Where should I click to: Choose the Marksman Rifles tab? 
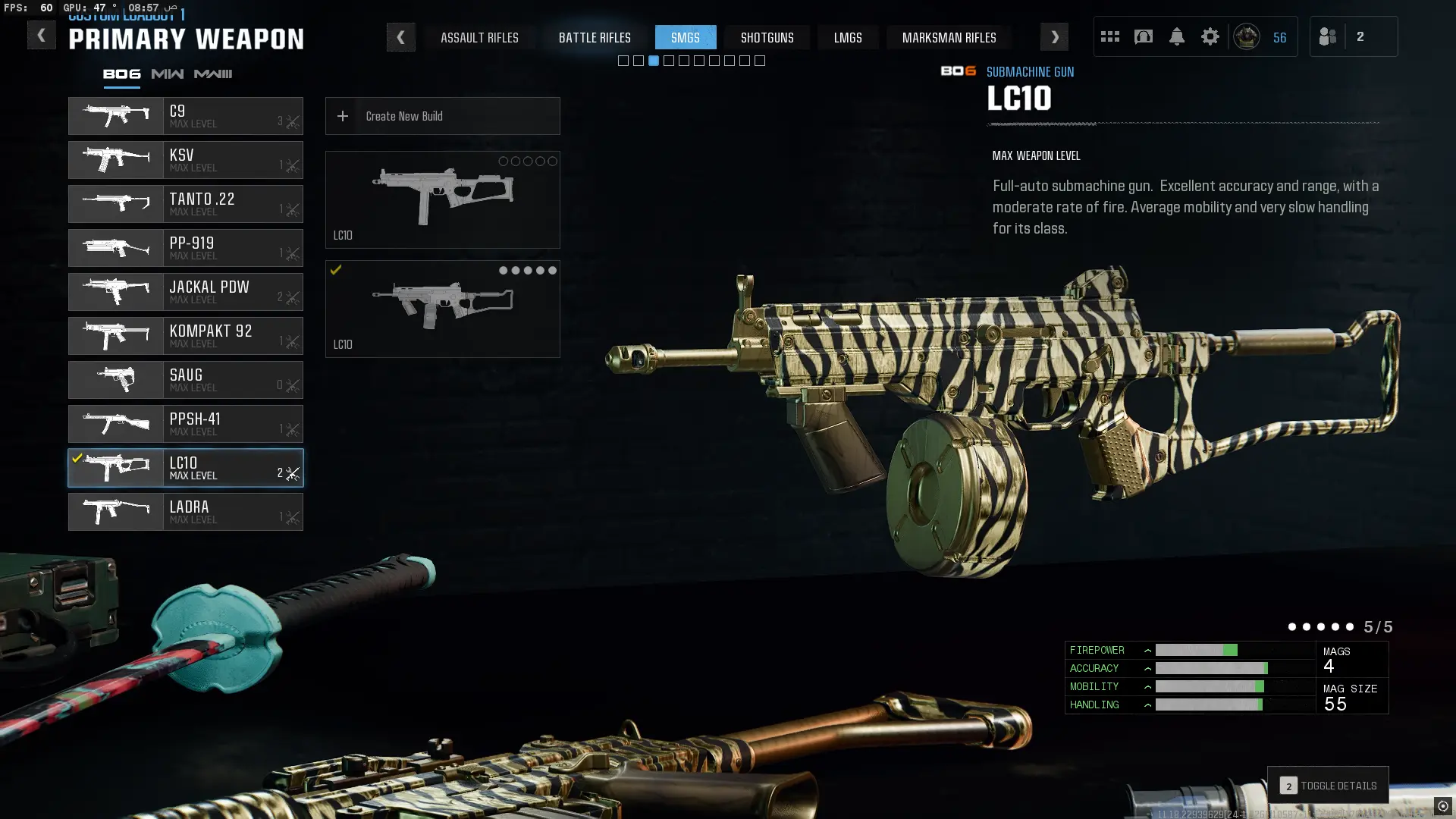coord(949,37)
